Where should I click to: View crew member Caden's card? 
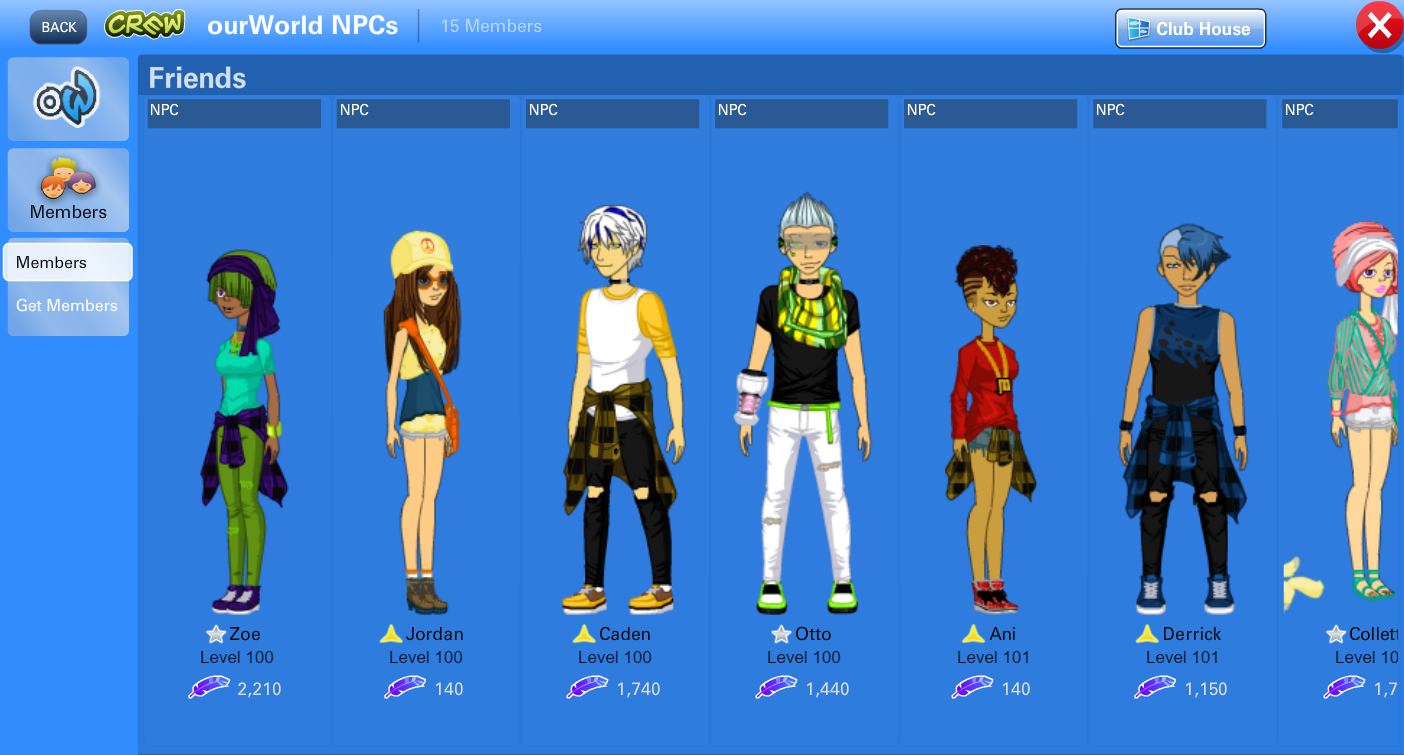click(613, 420)
